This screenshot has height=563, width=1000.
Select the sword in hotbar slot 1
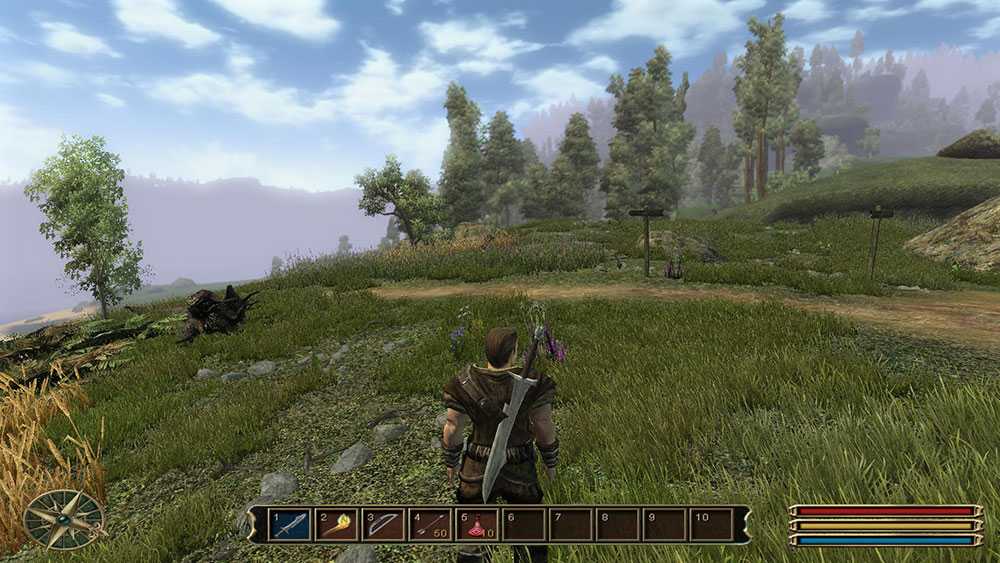288,525
